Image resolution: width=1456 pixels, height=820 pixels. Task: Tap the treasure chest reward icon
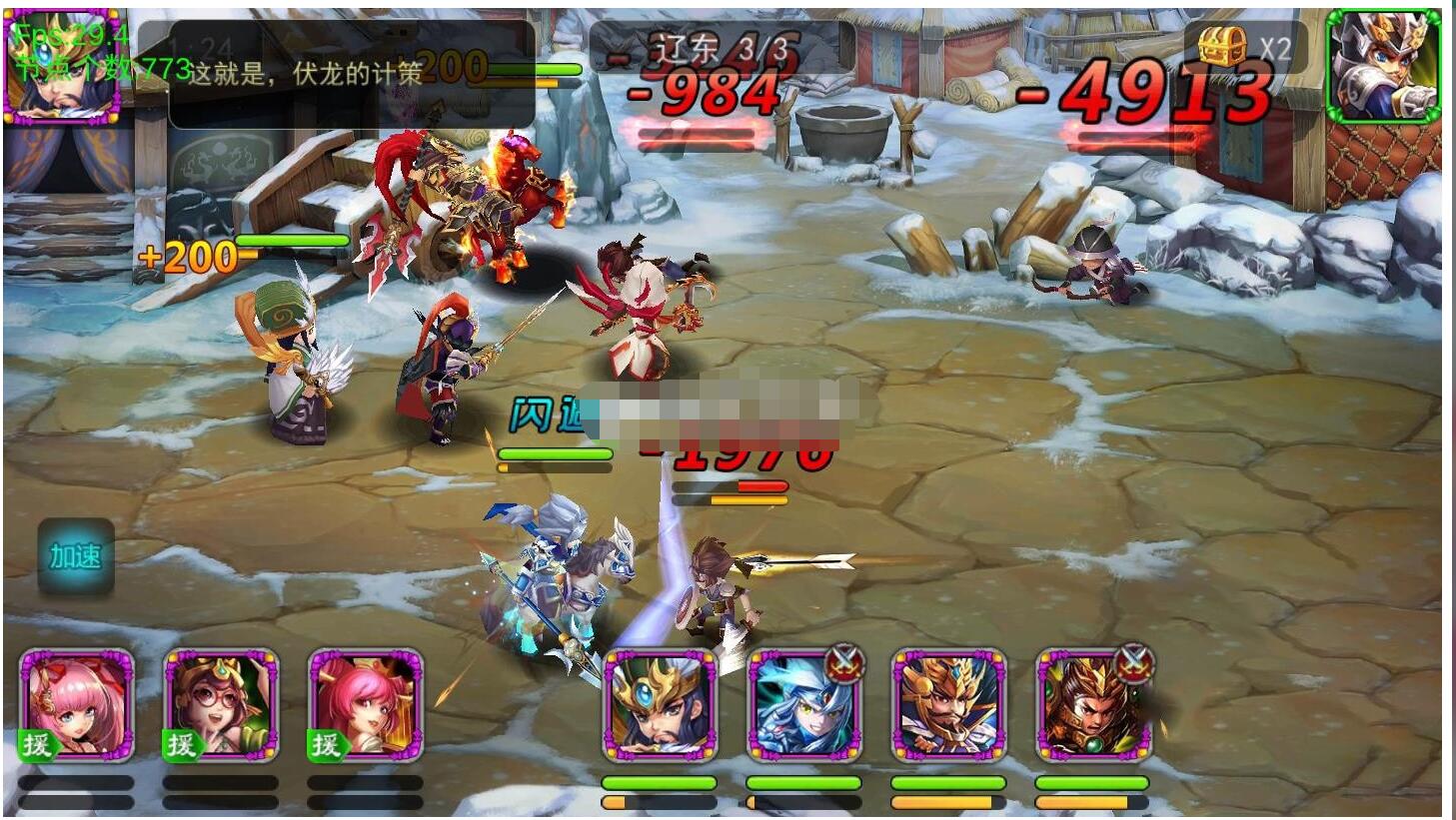(x=1224, y=47)
